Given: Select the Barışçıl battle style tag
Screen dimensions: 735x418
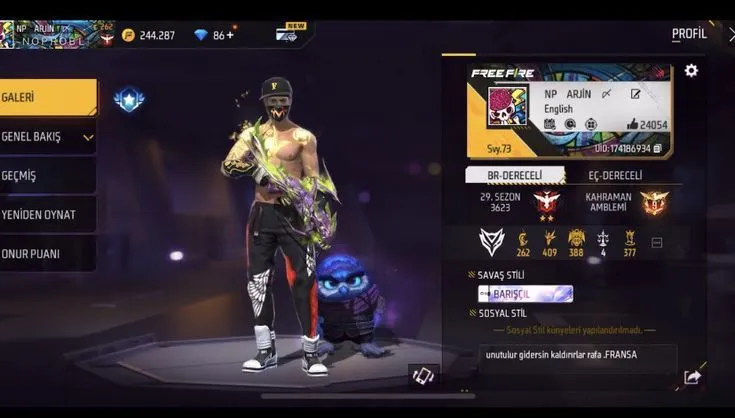Looking at the screenshot, I should click(x=525, y=293).
